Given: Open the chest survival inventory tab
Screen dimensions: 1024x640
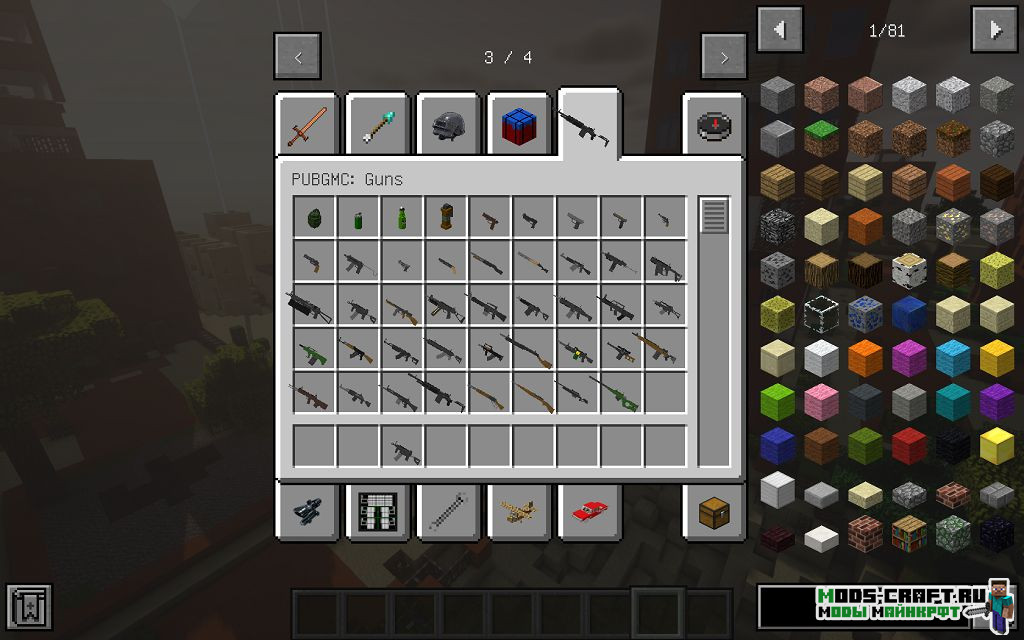Looking at the screenshot, I should point(713,511).
